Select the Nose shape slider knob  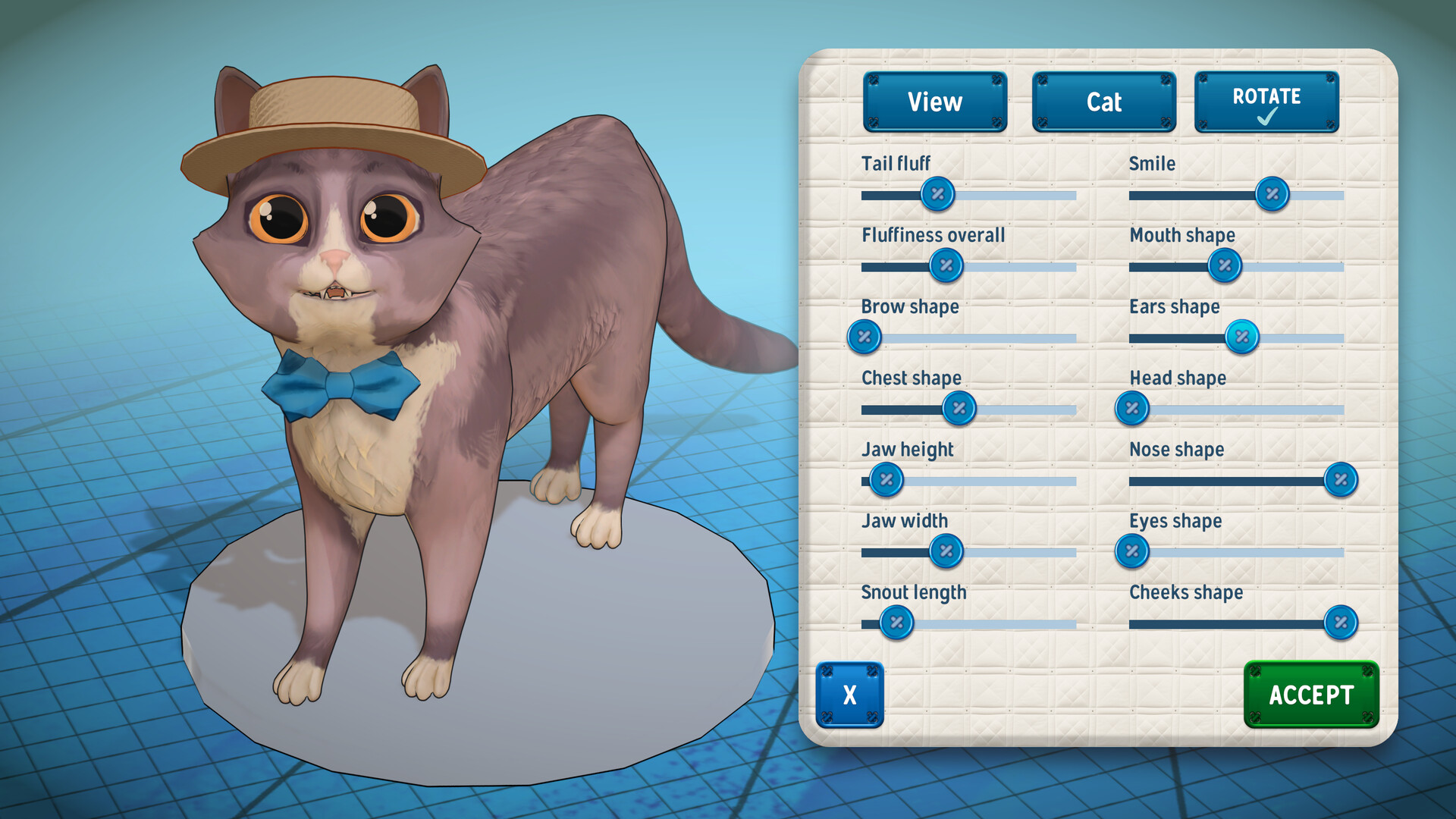1341,479
